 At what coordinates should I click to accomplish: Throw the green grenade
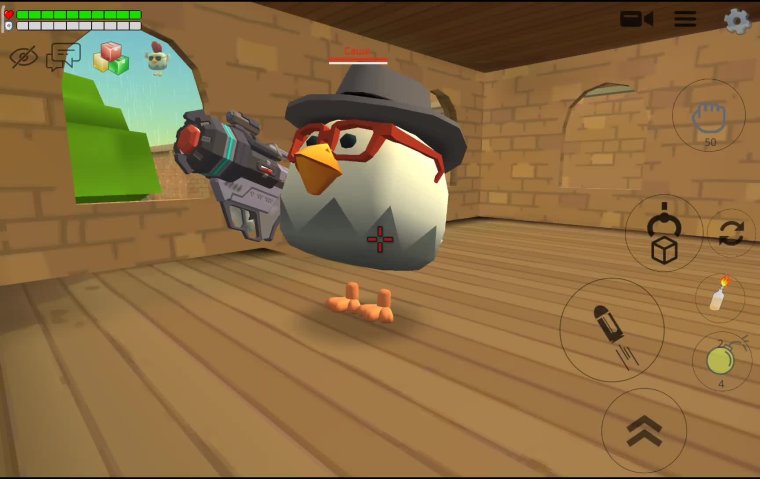[x=721, y=360]
